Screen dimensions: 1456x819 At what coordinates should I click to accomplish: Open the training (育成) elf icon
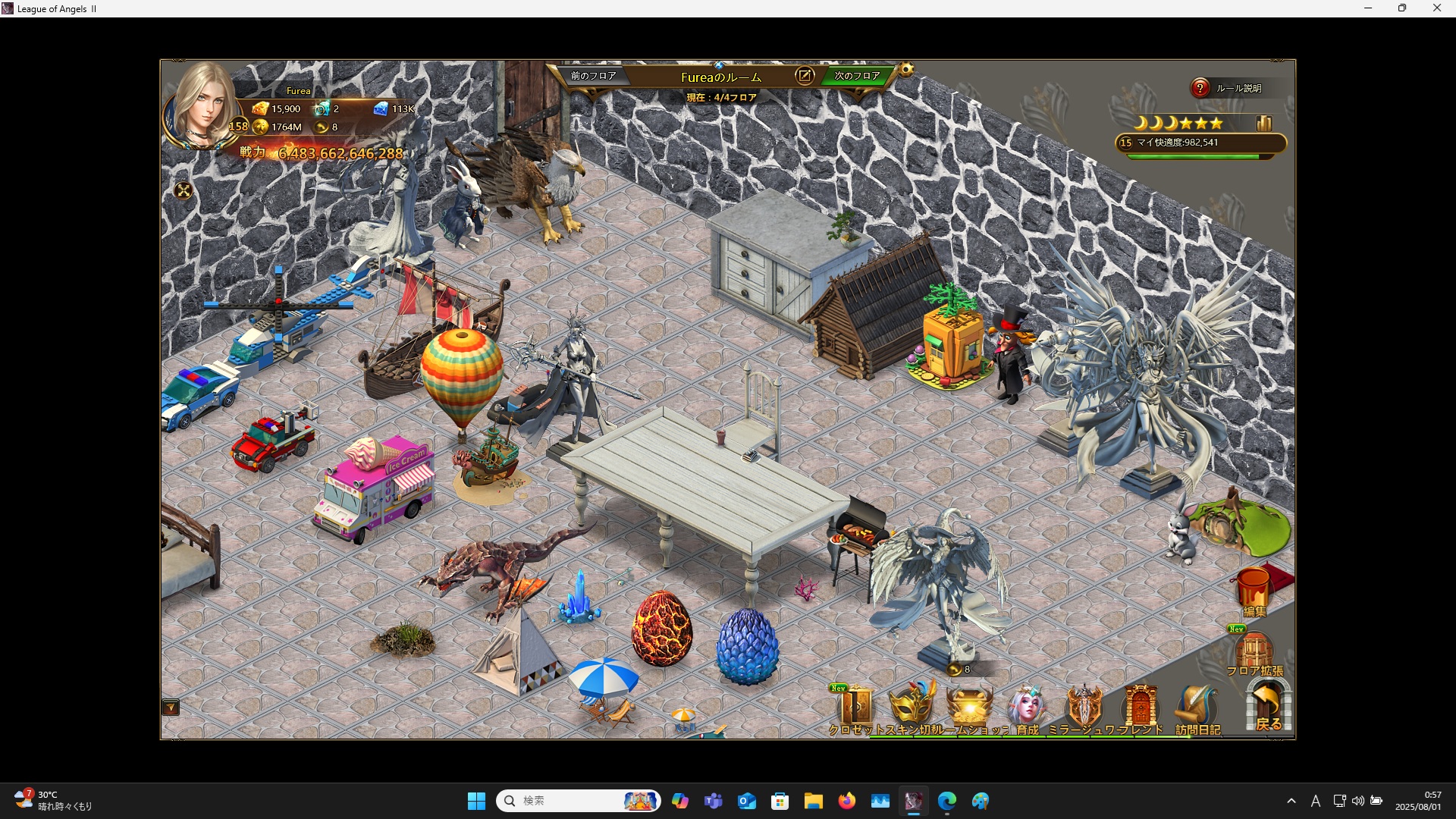(x=1027, y=708)
